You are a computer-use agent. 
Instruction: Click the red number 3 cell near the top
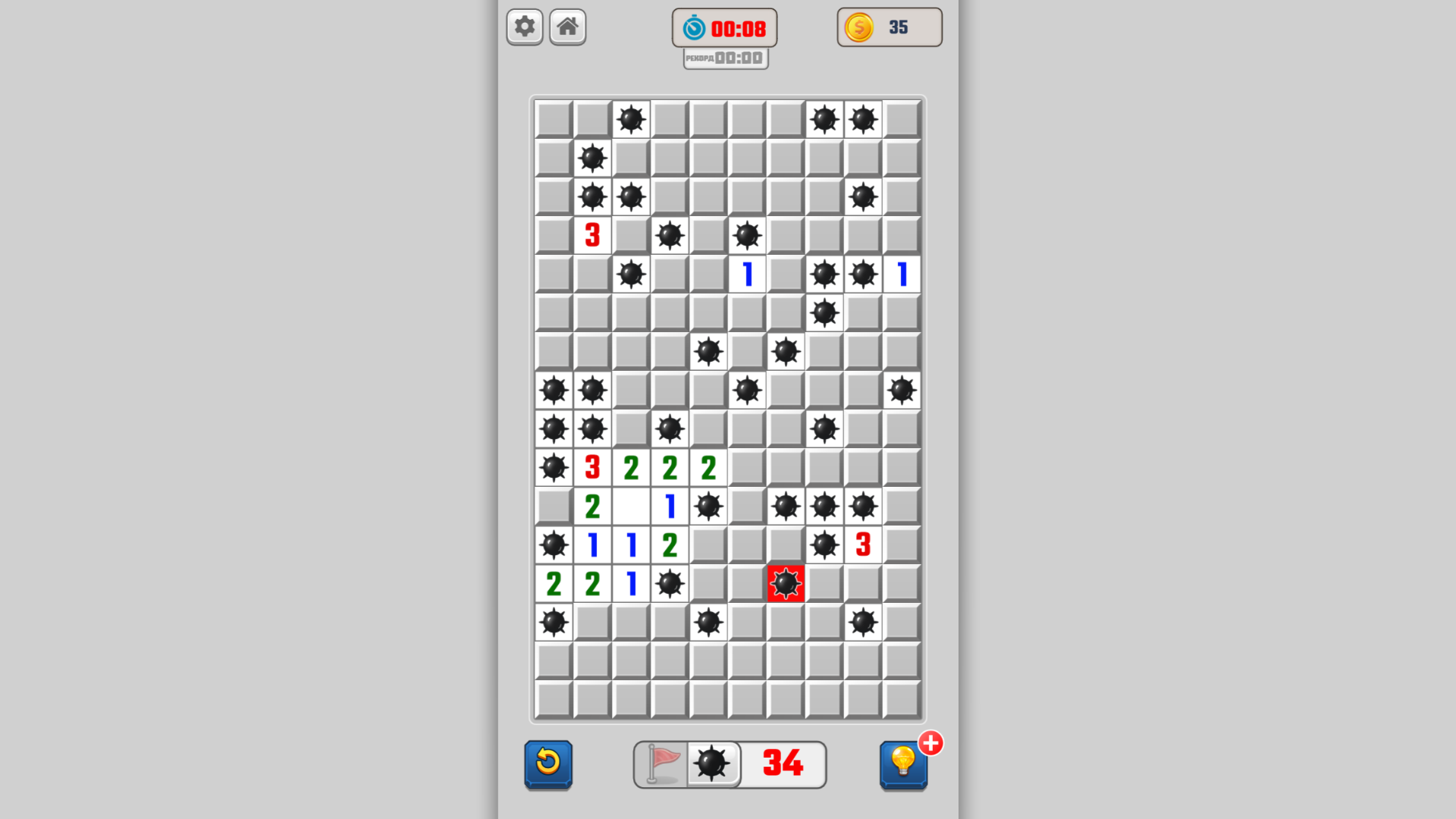592,236
